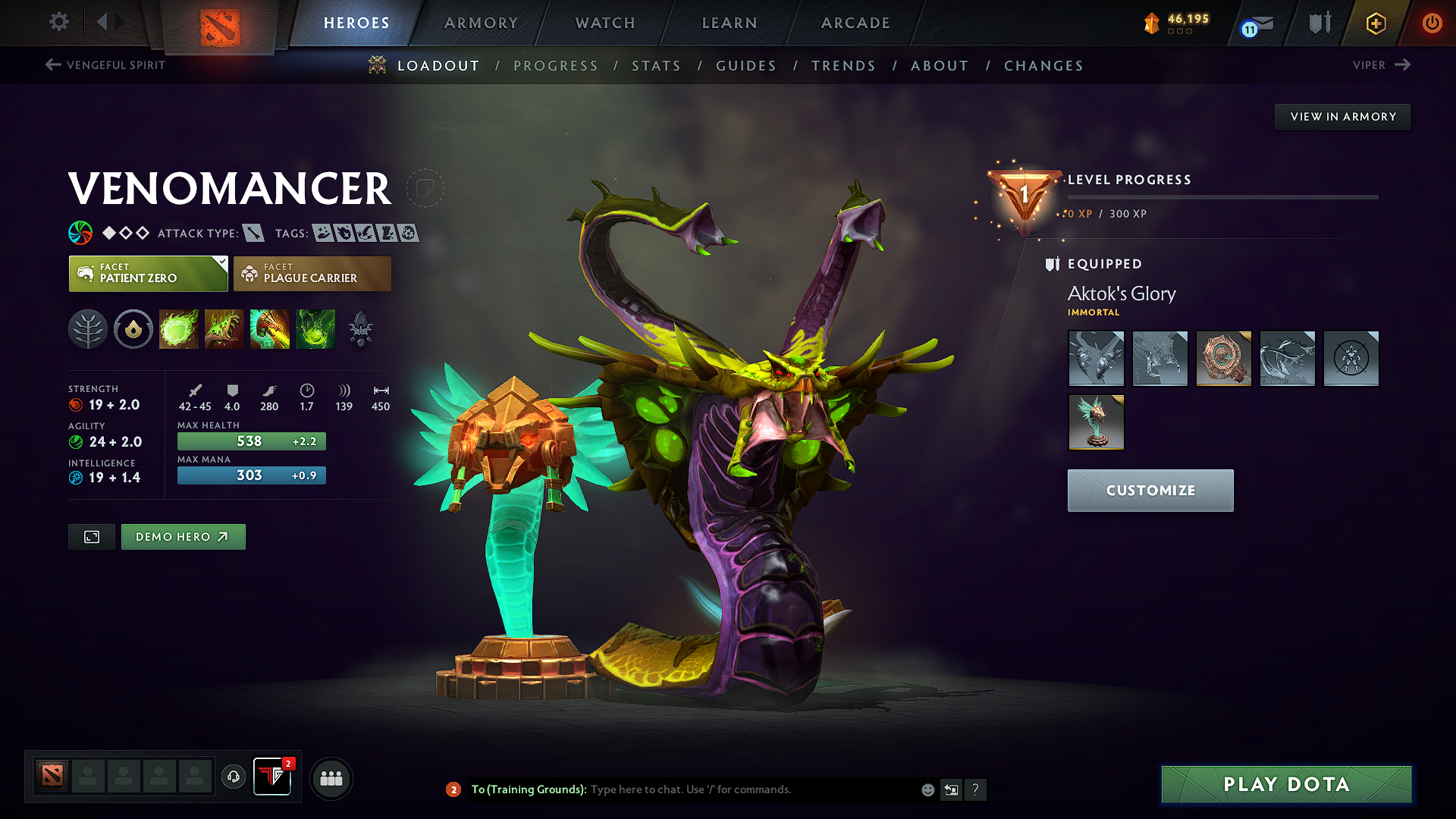This screenshot has height=819, width=1456.
Task: Click the shards currency icon showing 46,195
Action: point(1153,23)
